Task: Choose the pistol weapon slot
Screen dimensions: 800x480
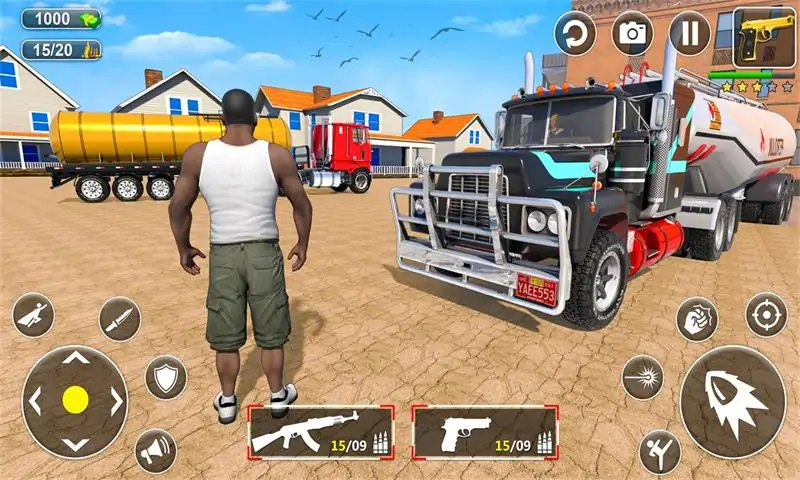Action: pos(485,432)
